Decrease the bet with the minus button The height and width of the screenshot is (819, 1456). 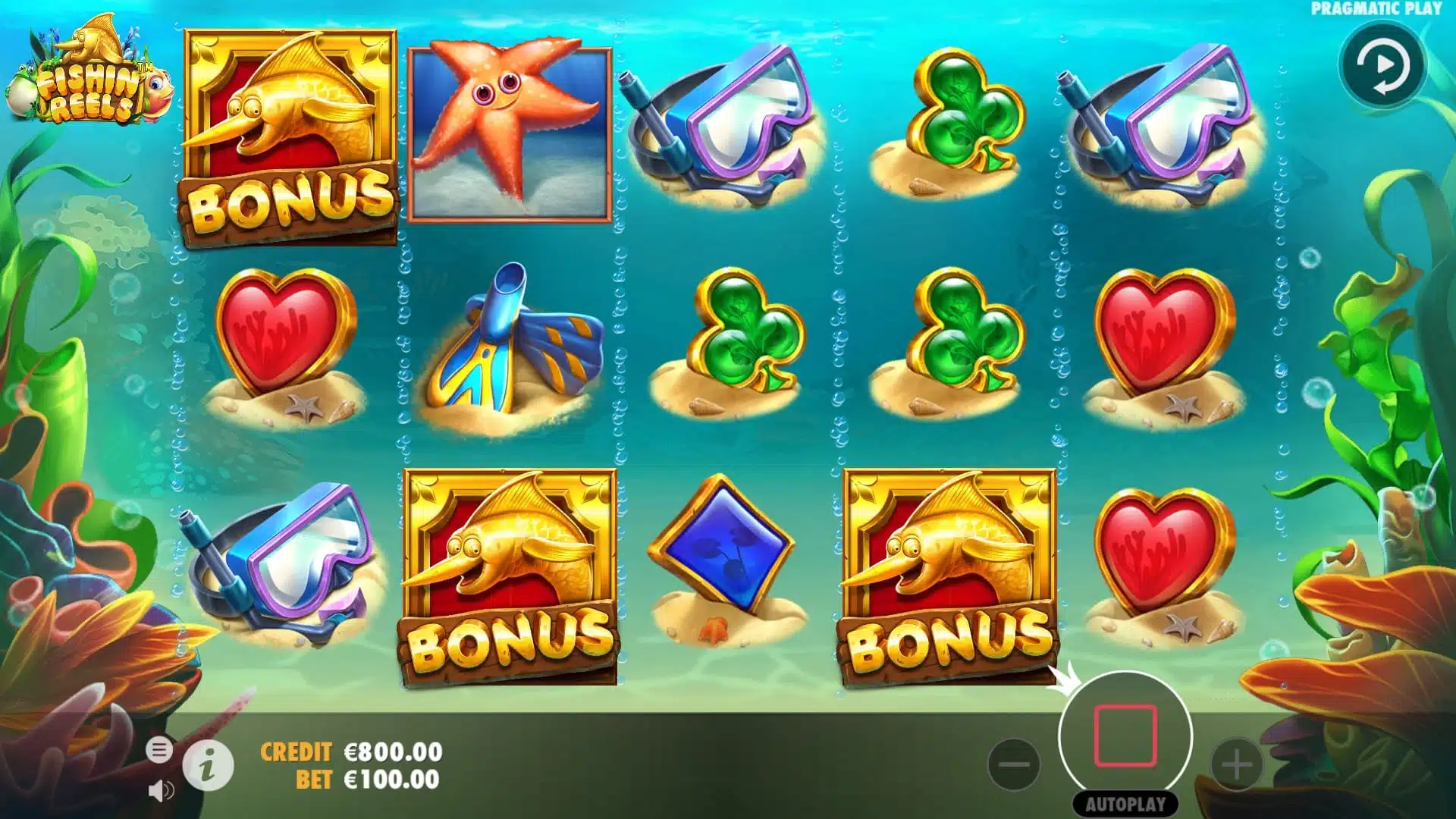point(1014,764)
